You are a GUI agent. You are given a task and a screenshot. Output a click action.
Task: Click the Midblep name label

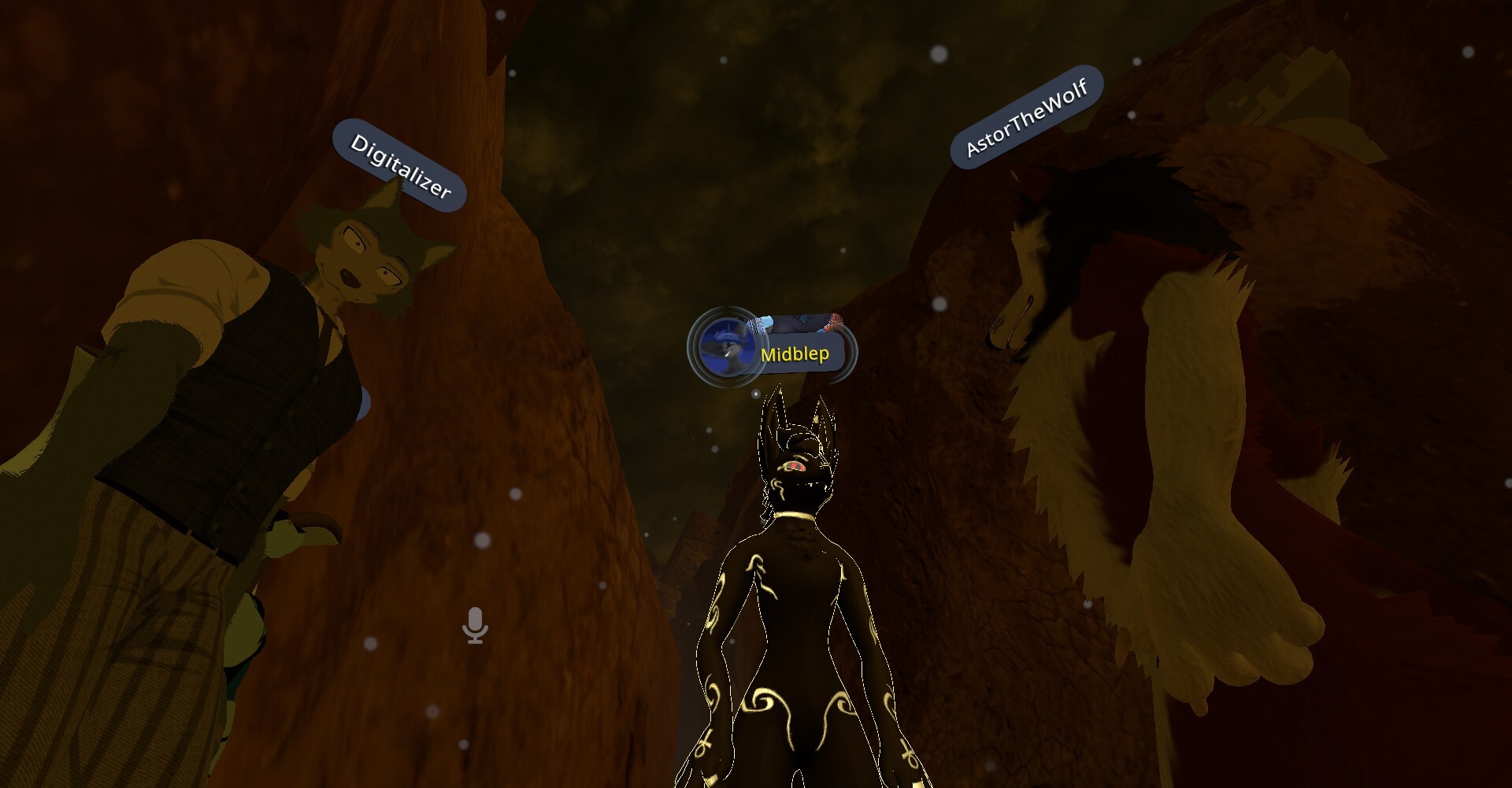point(795,354)
